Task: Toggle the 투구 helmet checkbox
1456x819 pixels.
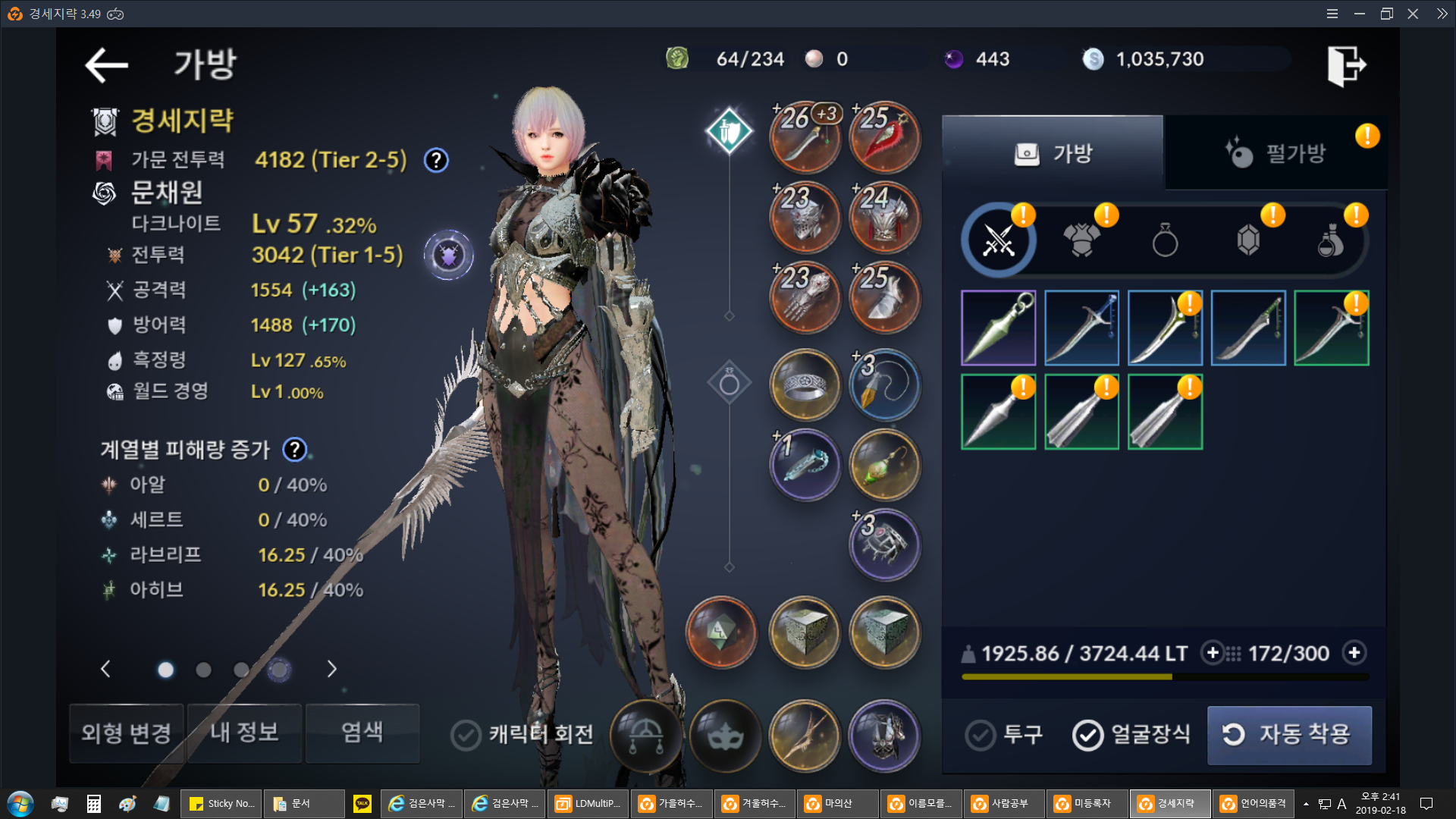Action: click(981, 734)
